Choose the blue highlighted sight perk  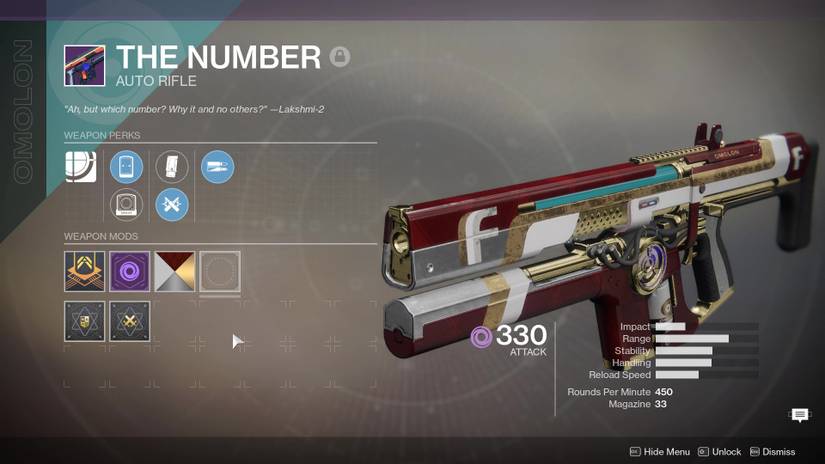(127, 167)
